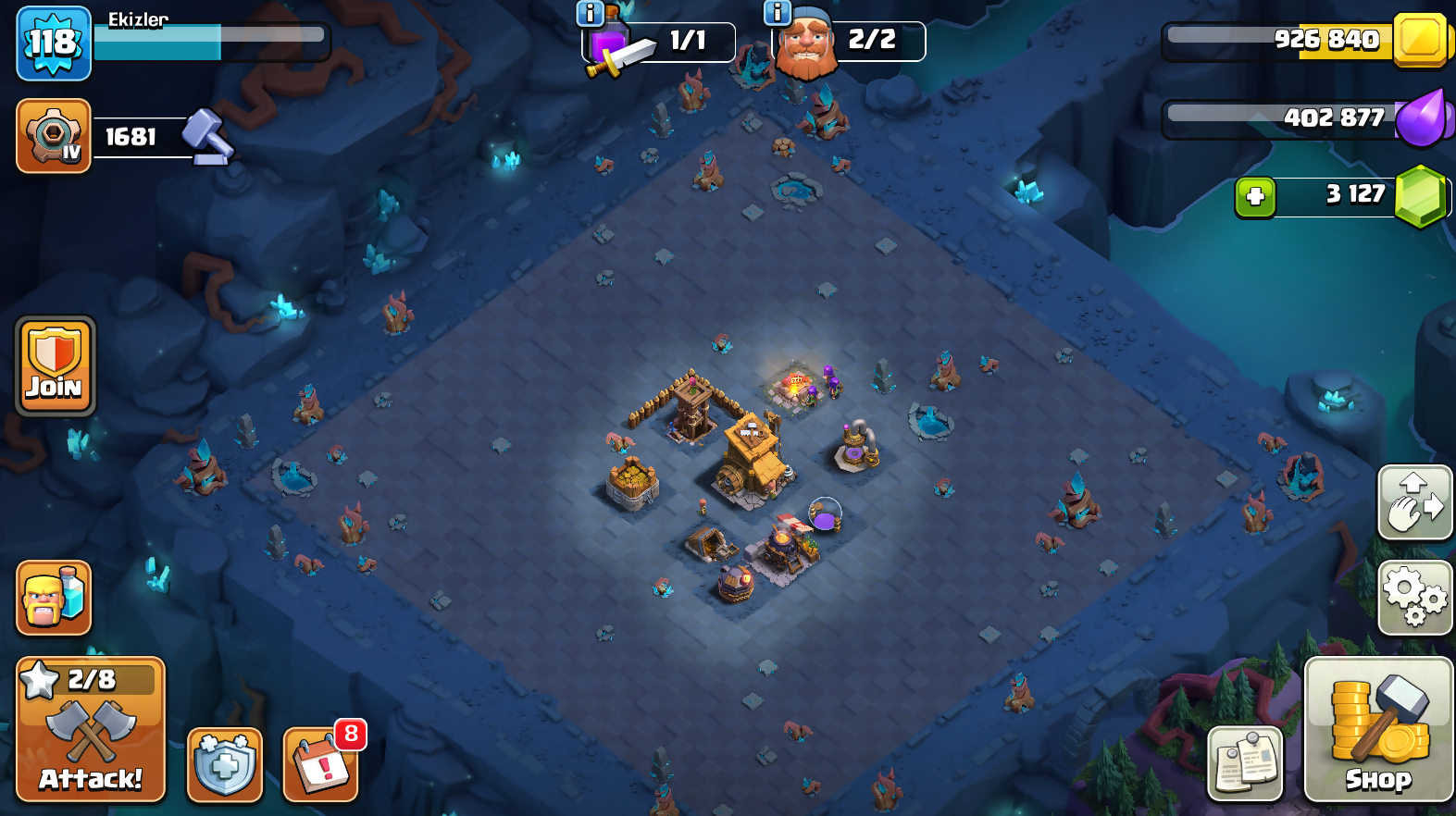Viewport: 1456px width, 816px height.
Task: Open the Shop
Action: 1378,730
